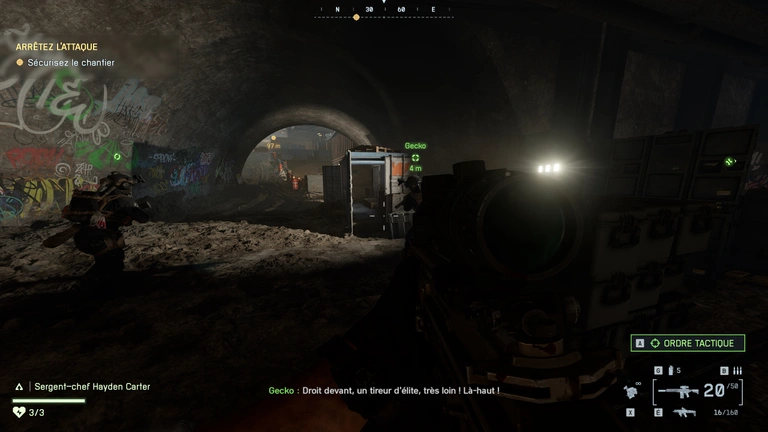The image size is (768, 432).
Task: Click the compass heading bar
Action: coord(384,10)
